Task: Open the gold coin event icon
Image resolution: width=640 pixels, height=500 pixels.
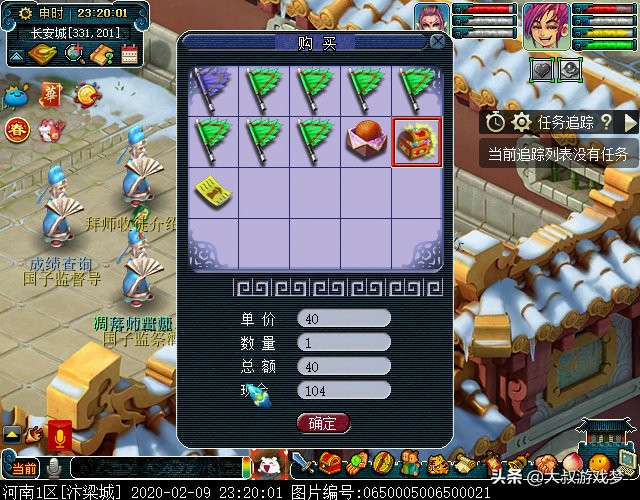Action: click(87, 95)
